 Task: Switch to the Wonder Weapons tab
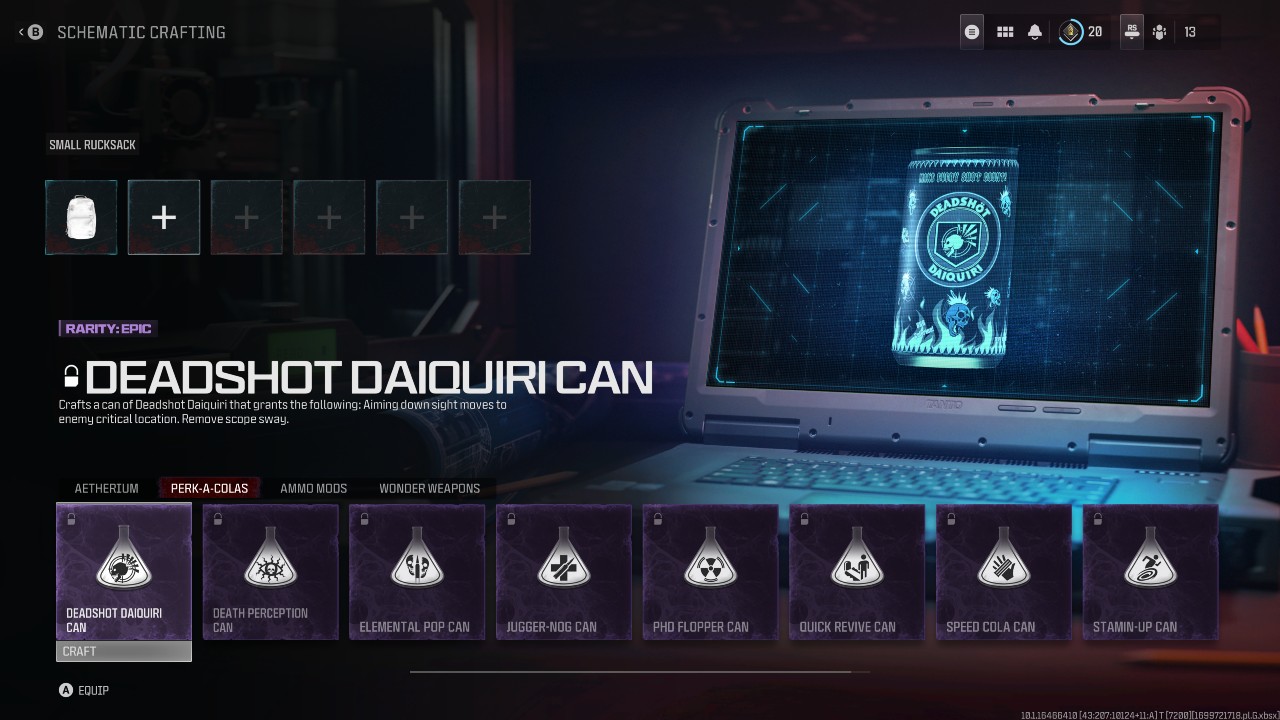(x=429, y=488)
